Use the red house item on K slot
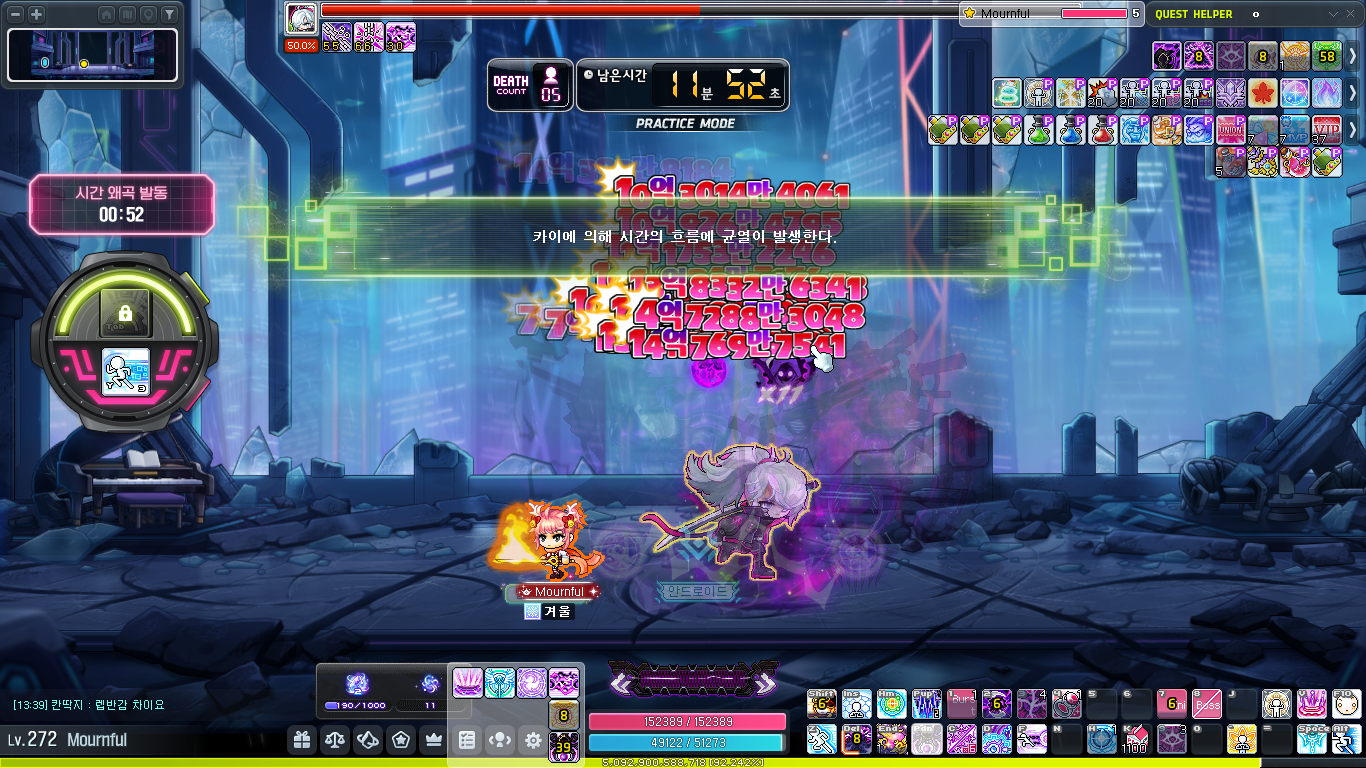1366x768 pixels. pyautogui.click(x=1134, y=740)
